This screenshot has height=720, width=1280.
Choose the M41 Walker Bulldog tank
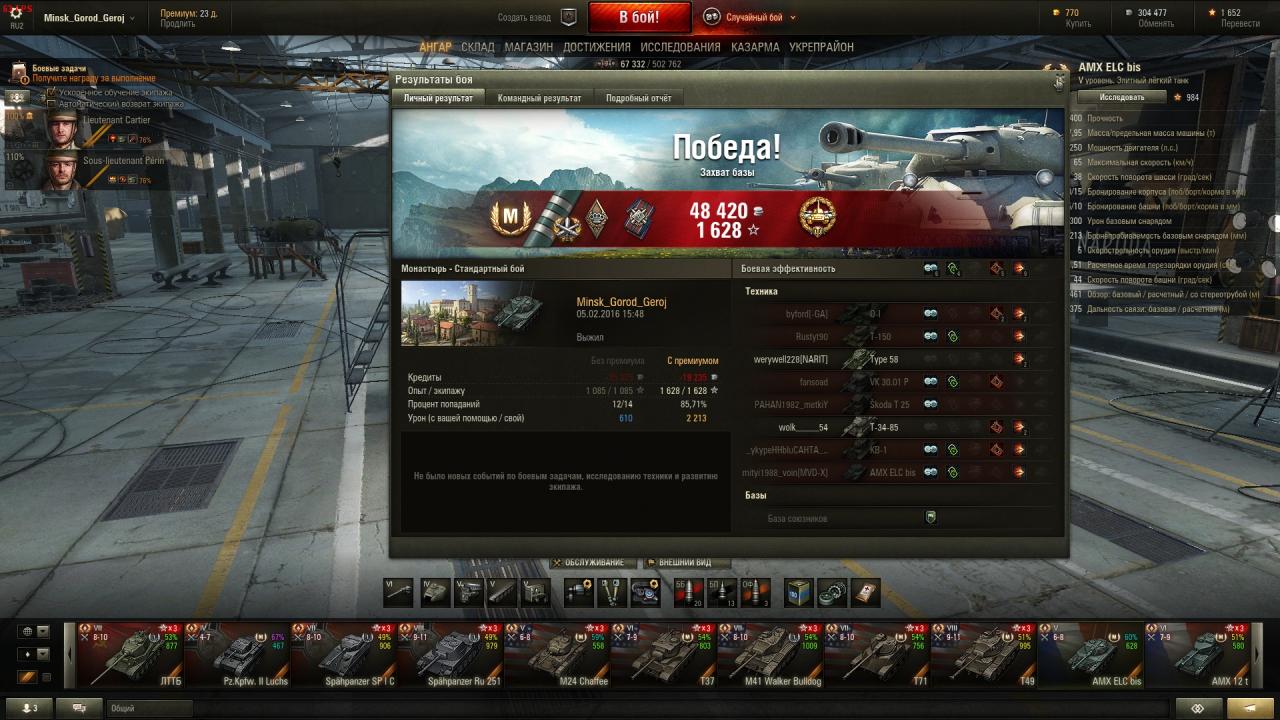click(770, 655)
